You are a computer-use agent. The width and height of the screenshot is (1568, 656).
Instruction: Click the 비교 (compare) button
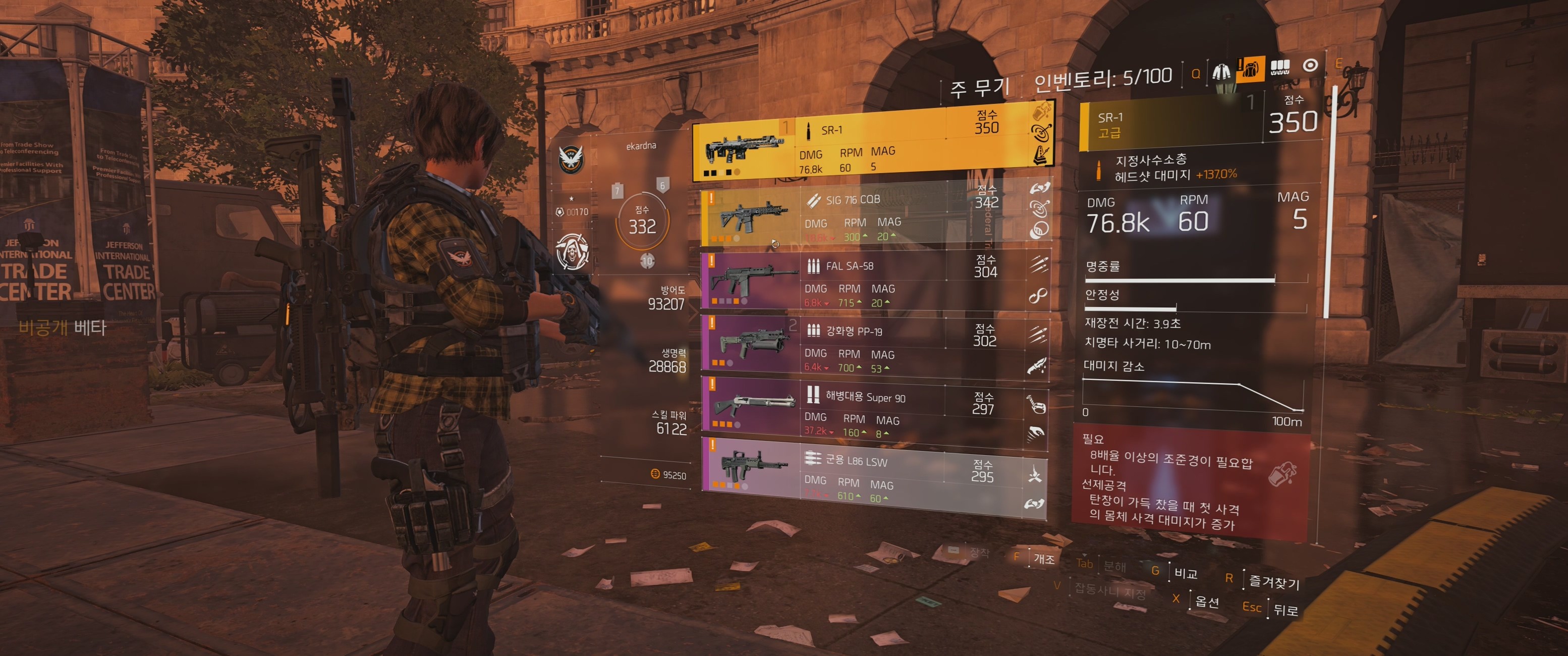(x=1185, y=573)
